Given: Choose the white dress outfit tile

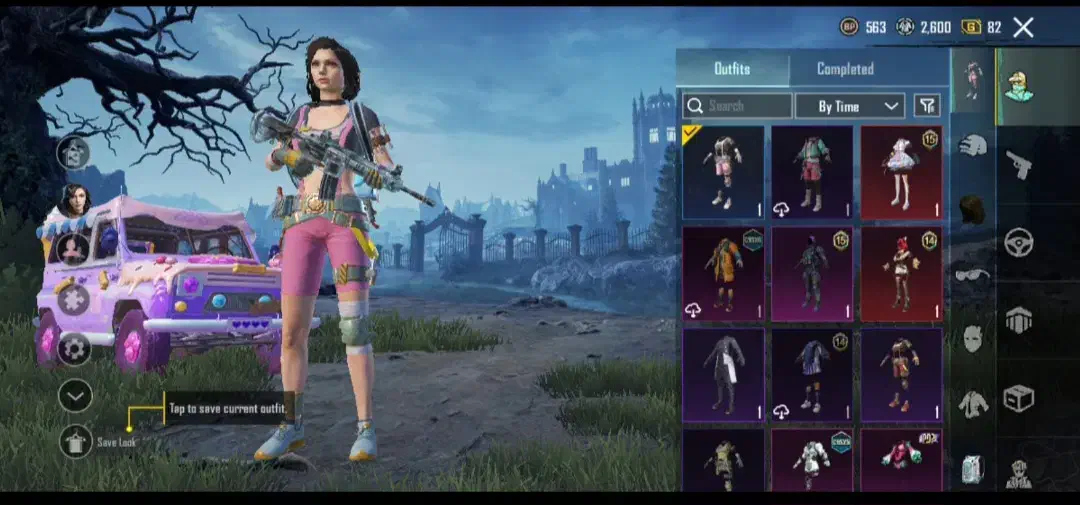Looking at the screenshot, I should point(901,172).
